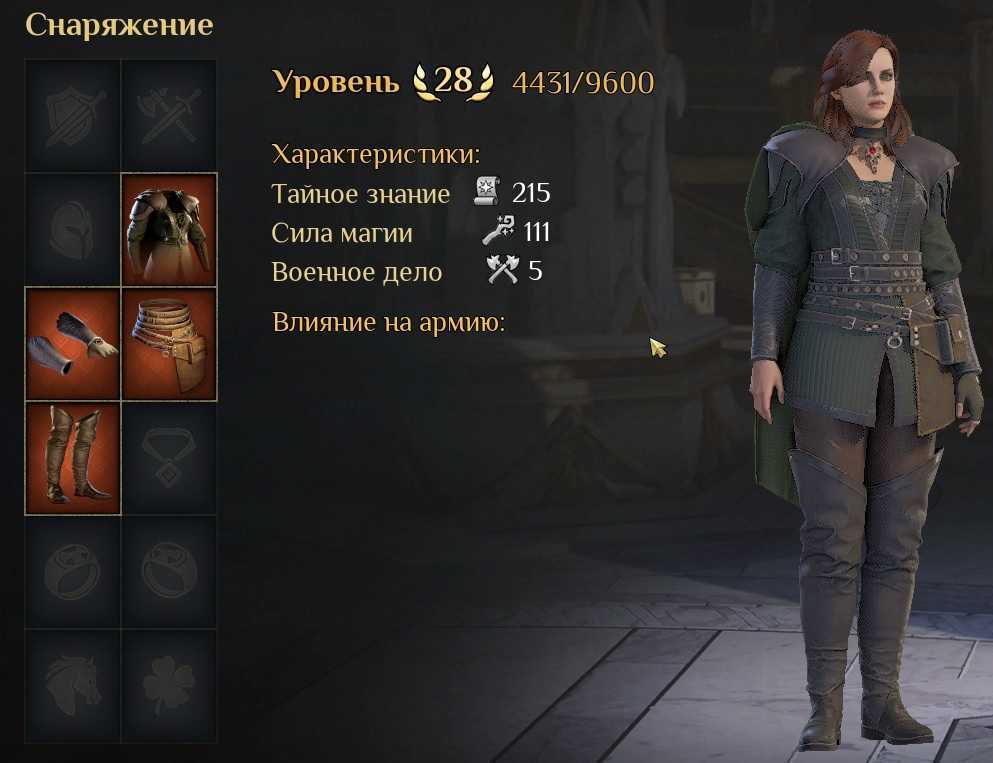Select the equipped gloves slot
Image resolution: width=993 pixels, height=763 pixels.
72,343
